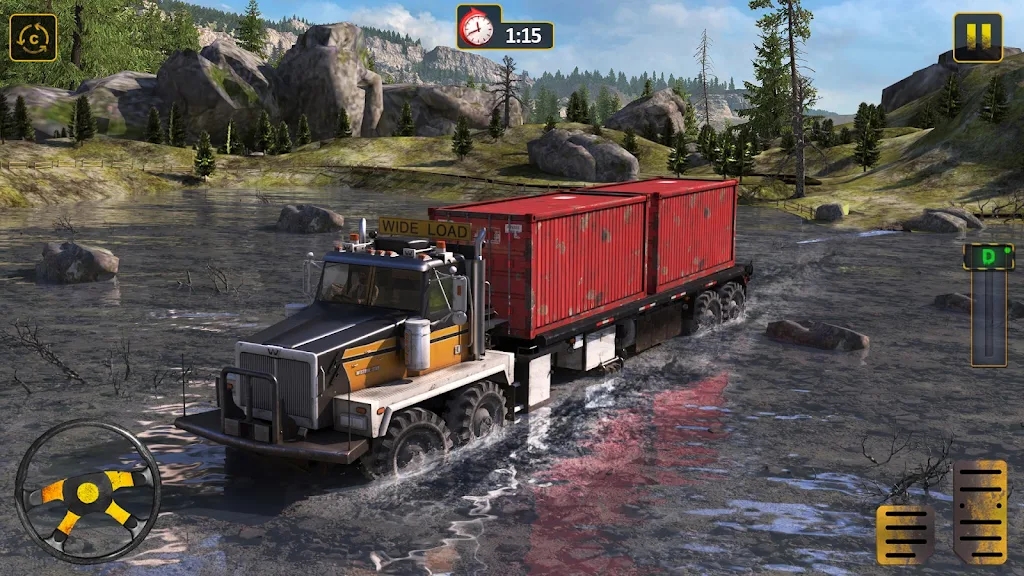
Task: Pause the game with the pause button
Action: tap(977, 38)
